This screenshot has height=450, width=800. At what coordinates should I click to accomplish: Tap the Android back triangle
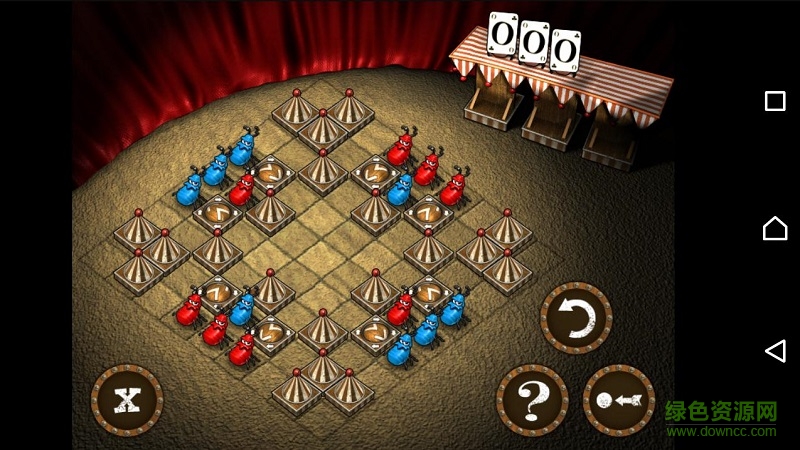774,350
